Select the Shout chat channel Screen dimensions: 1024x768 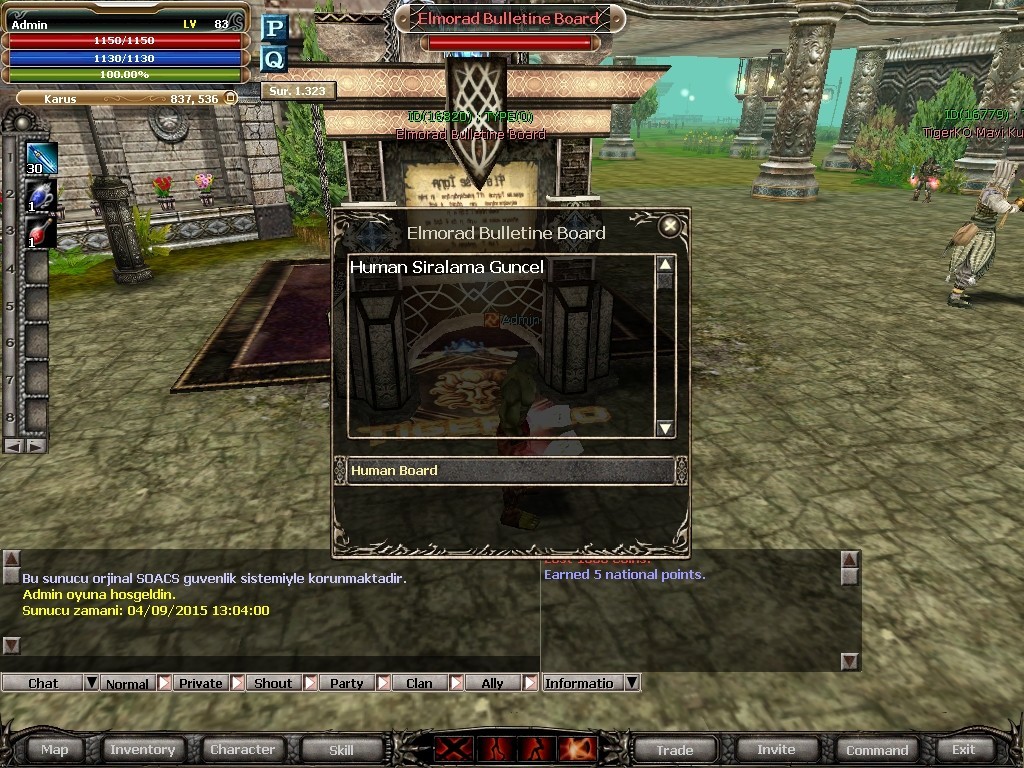coord(273,684)
